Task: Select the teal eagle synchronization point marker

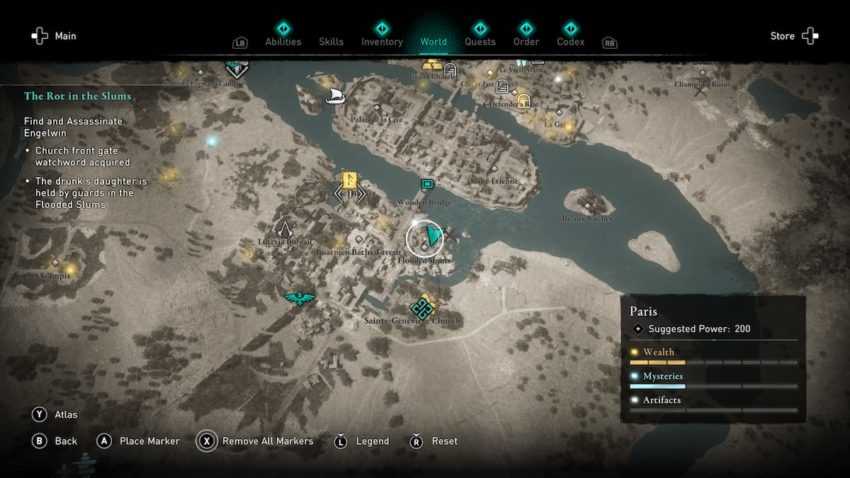Action: (x=299, y=298)
